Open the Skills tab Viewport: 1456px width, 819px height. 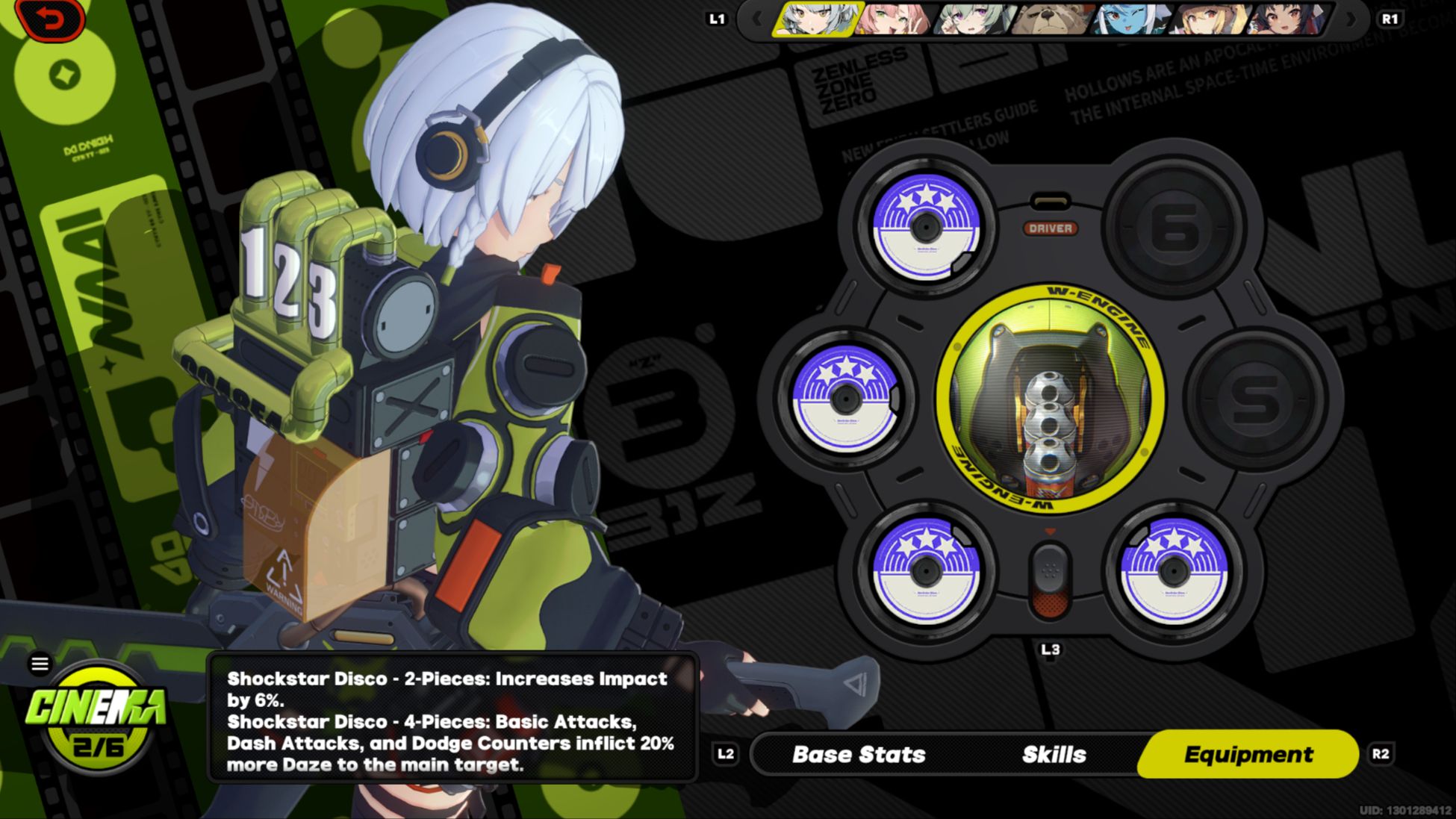pyautogui.click(x=1054, y=754)
